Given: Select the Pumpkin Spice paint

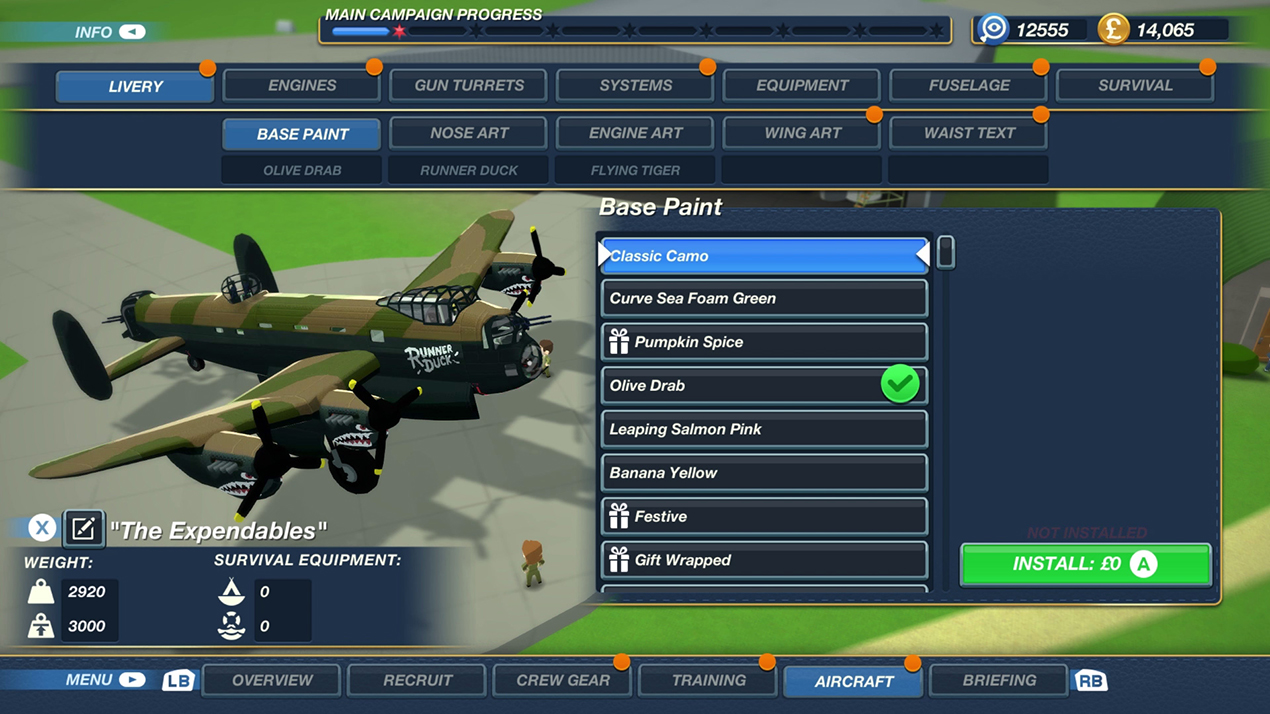Looking at the screenshot, I should click(x=764, y=342).
